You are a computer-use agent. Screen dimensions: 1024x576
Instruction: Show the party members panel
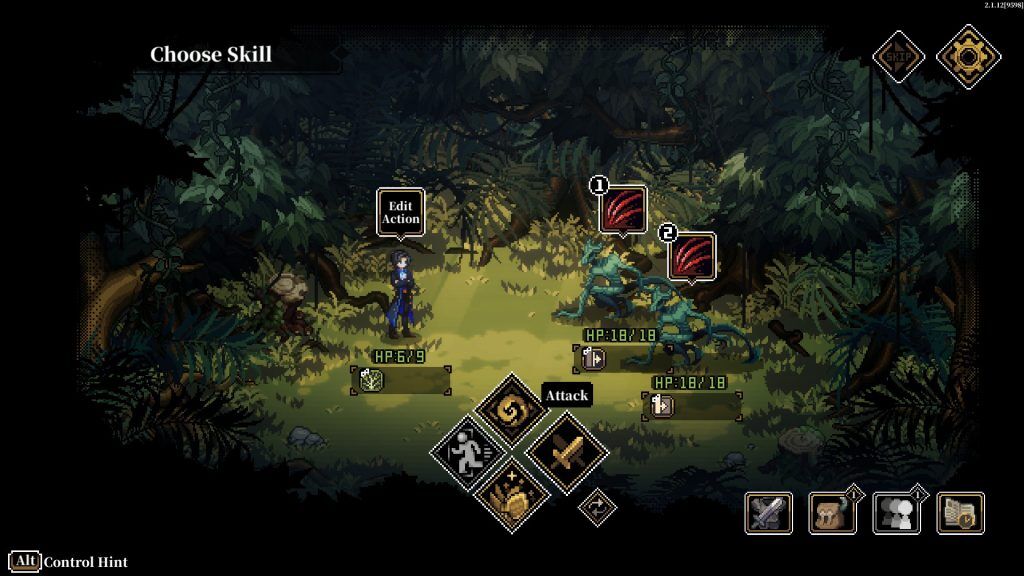pyautogui.click(x=896, y=513)
